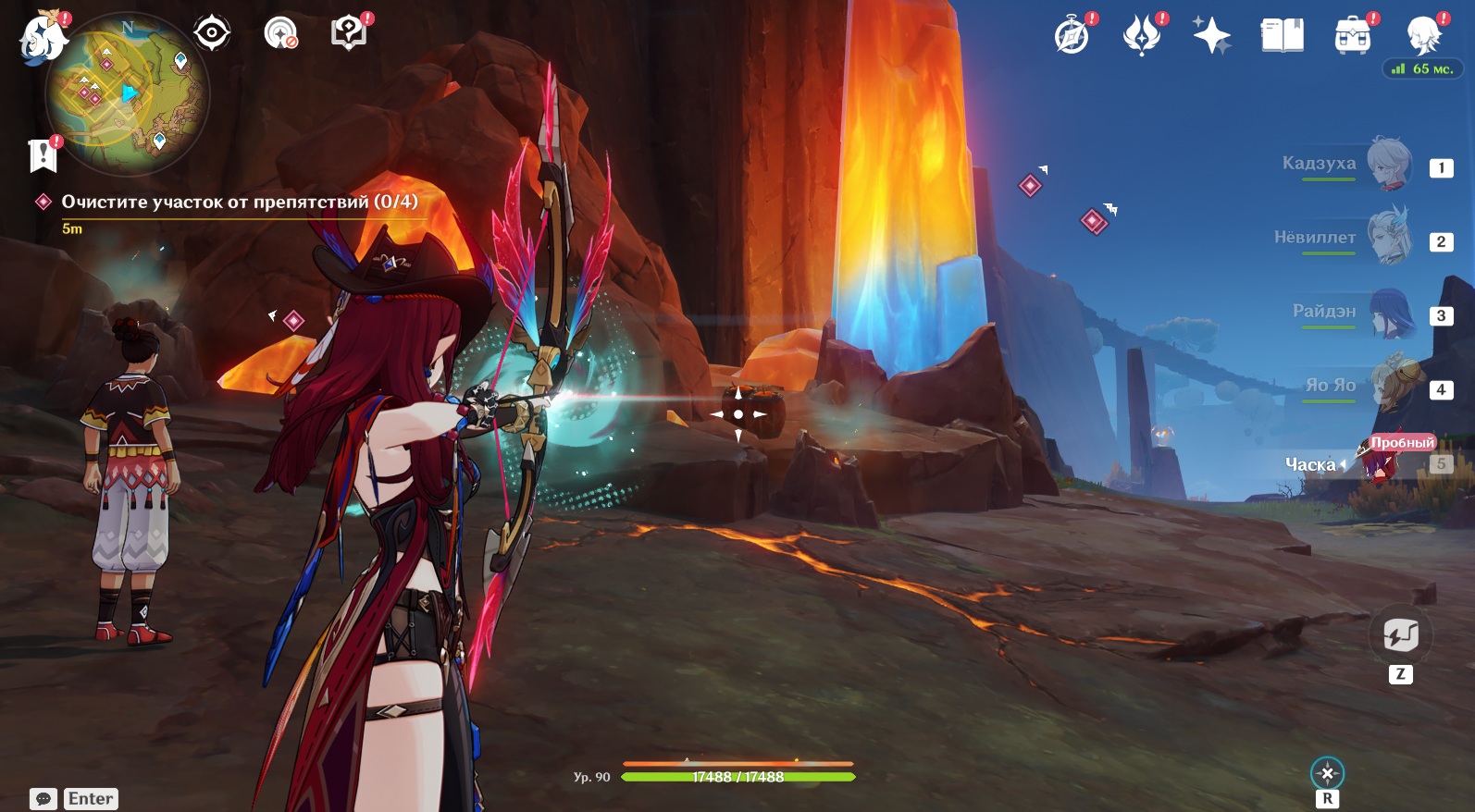Open the battle pass flame icon

coord(1141,36)
